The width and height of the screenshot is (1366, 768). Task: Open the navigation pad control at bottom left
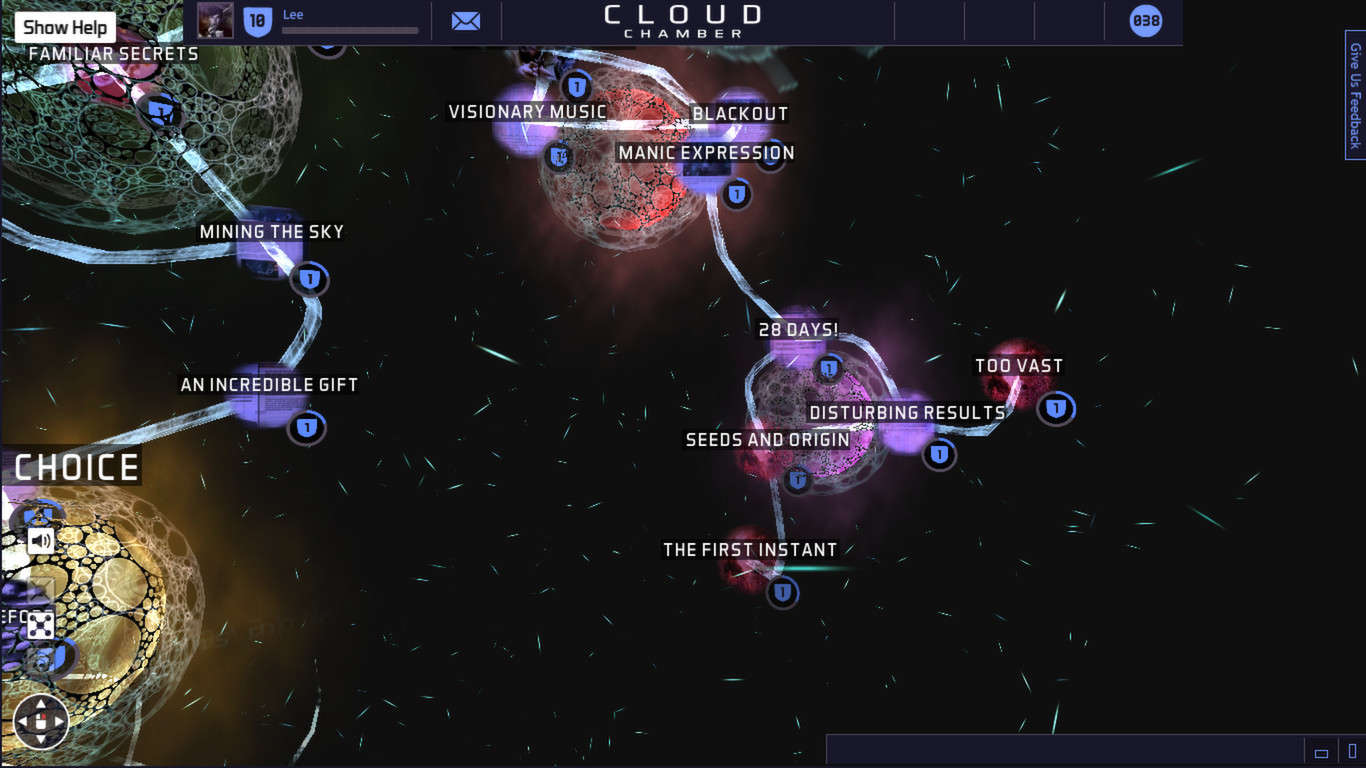coord(42,722)
